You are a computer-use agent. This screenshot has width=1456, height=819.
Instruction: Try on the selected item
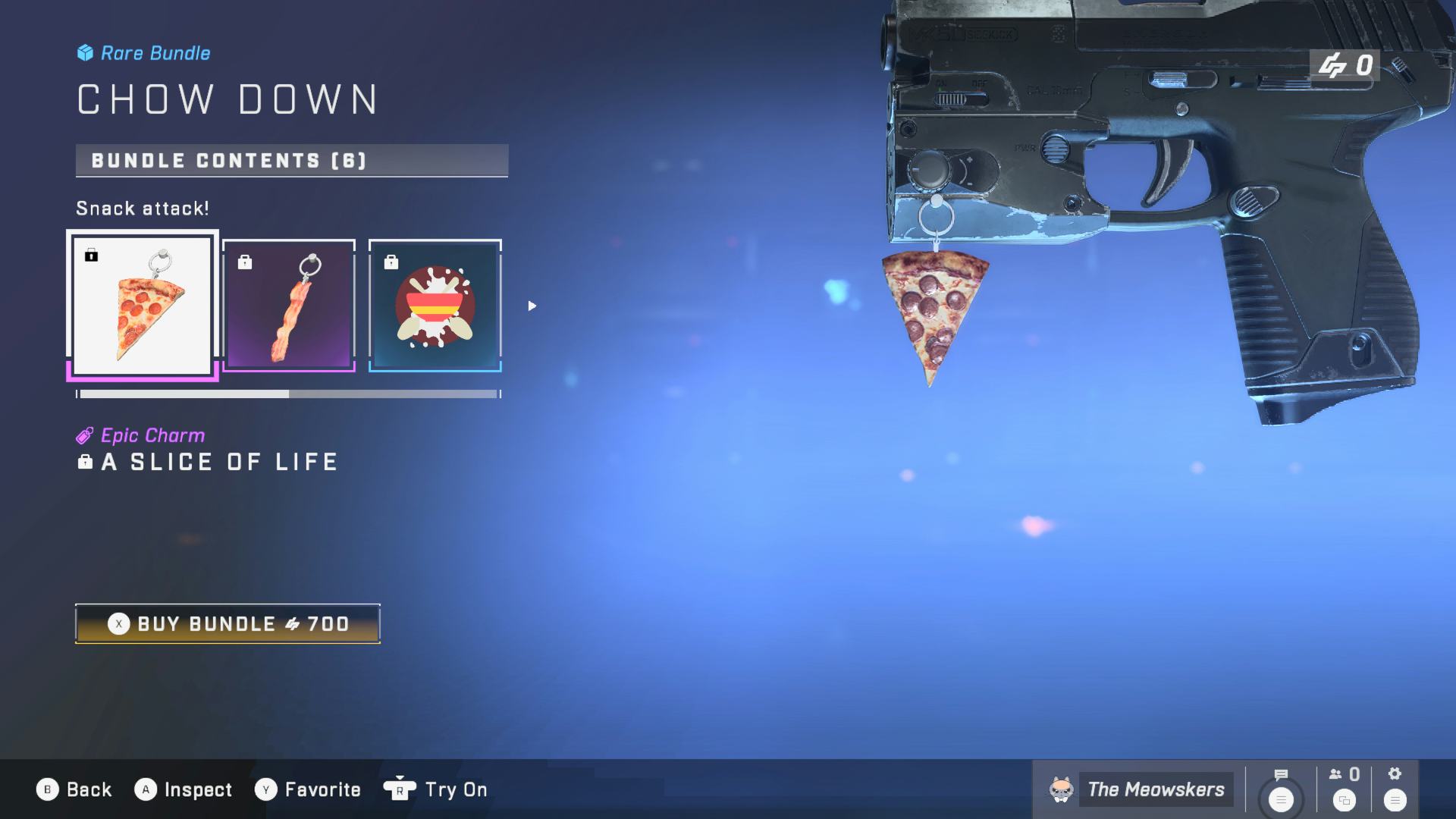click(436, 789)
